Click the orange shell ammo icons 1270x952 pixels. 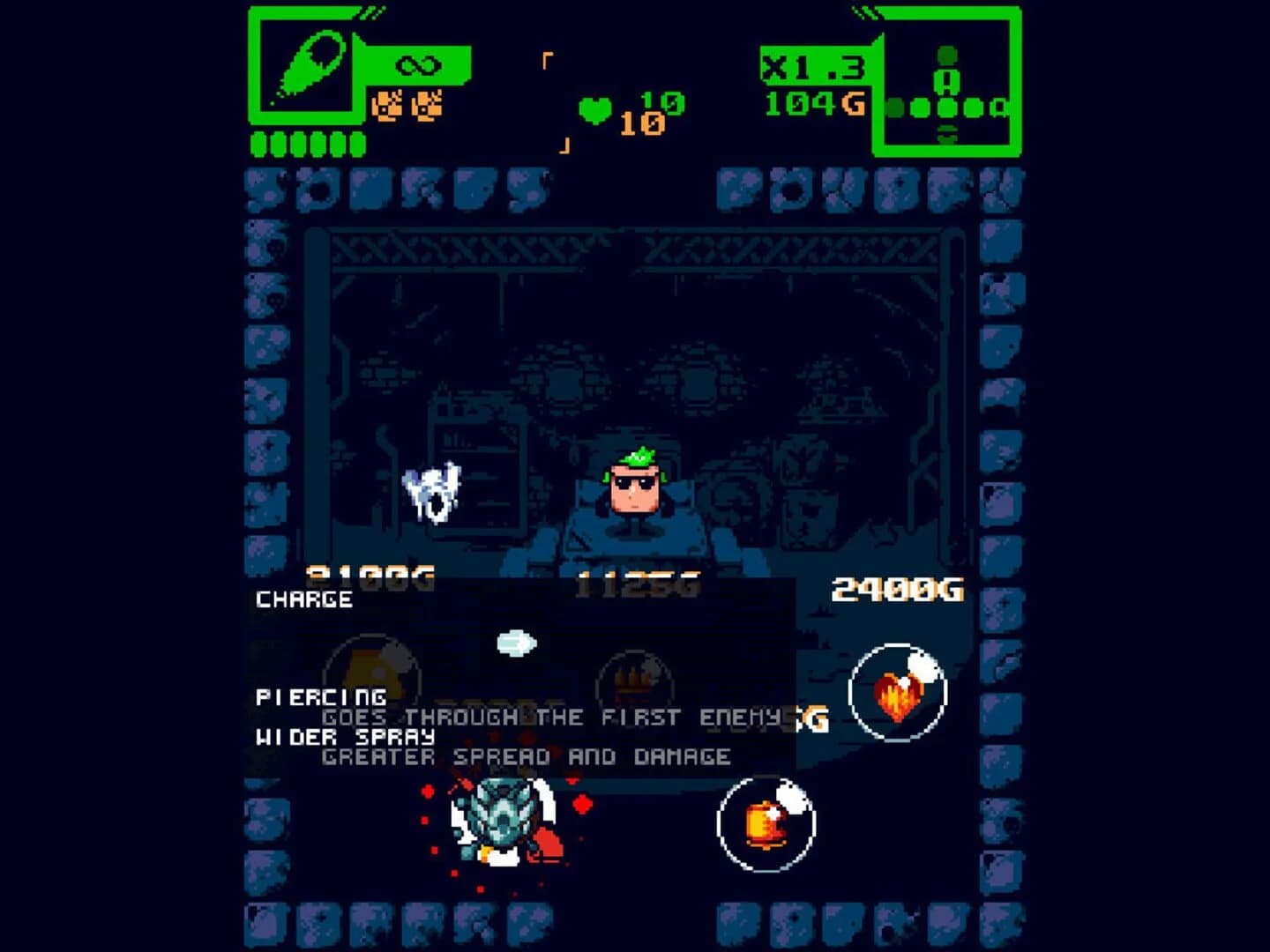[x=410, y=106]
